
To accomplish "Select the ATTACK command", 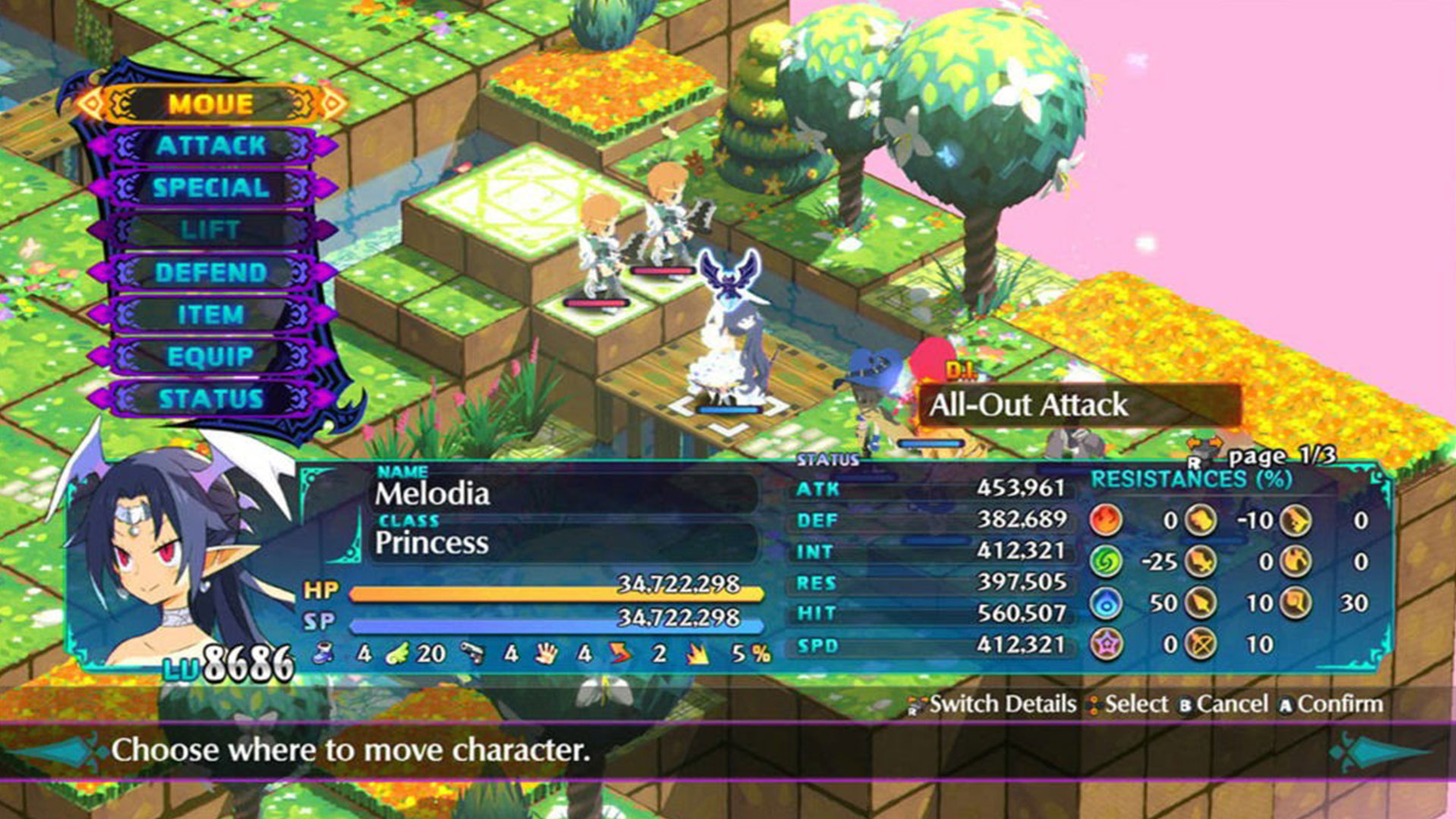I will 210,147.
